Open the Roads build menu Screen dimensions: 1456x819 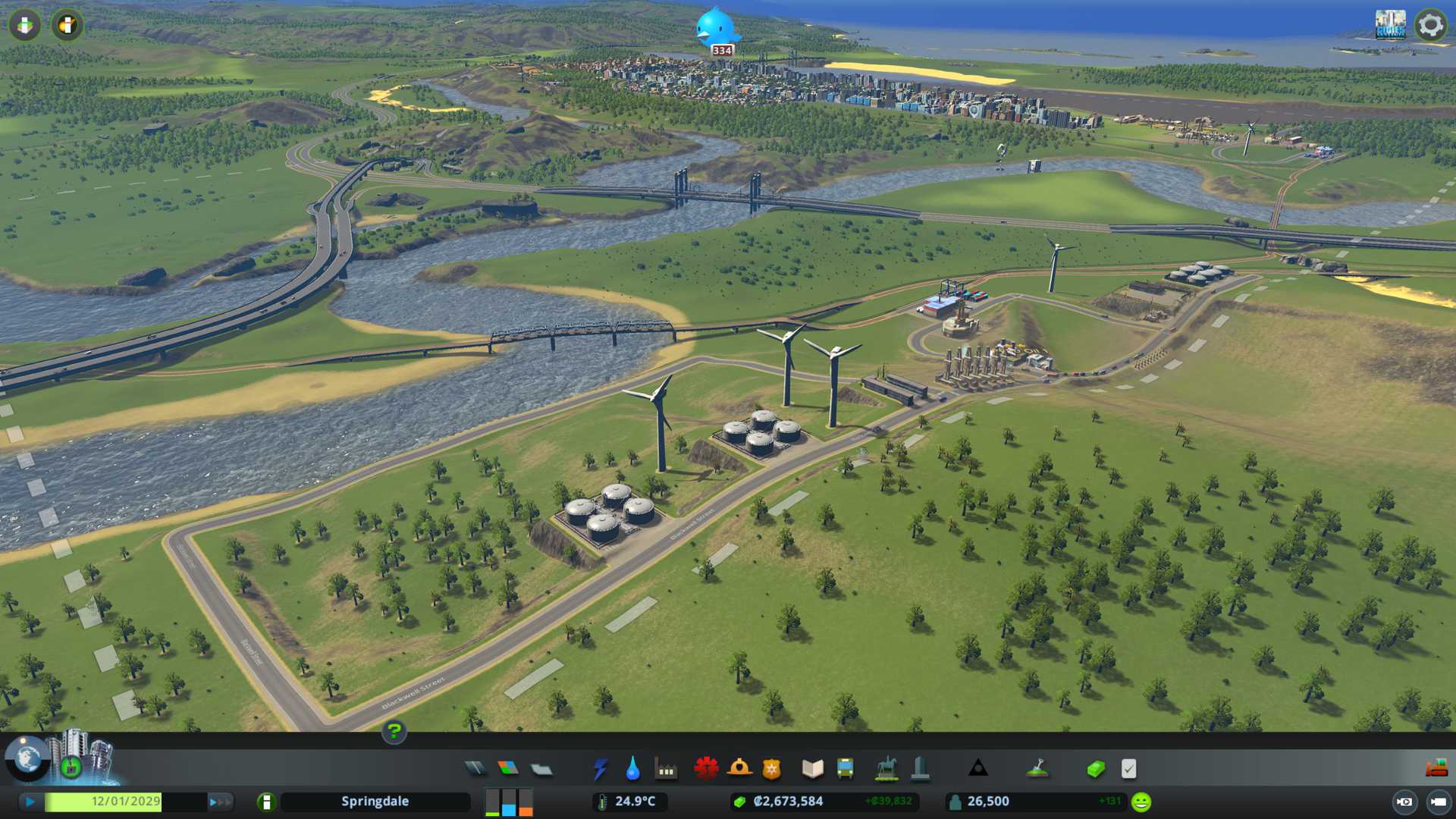coord(475,769)
